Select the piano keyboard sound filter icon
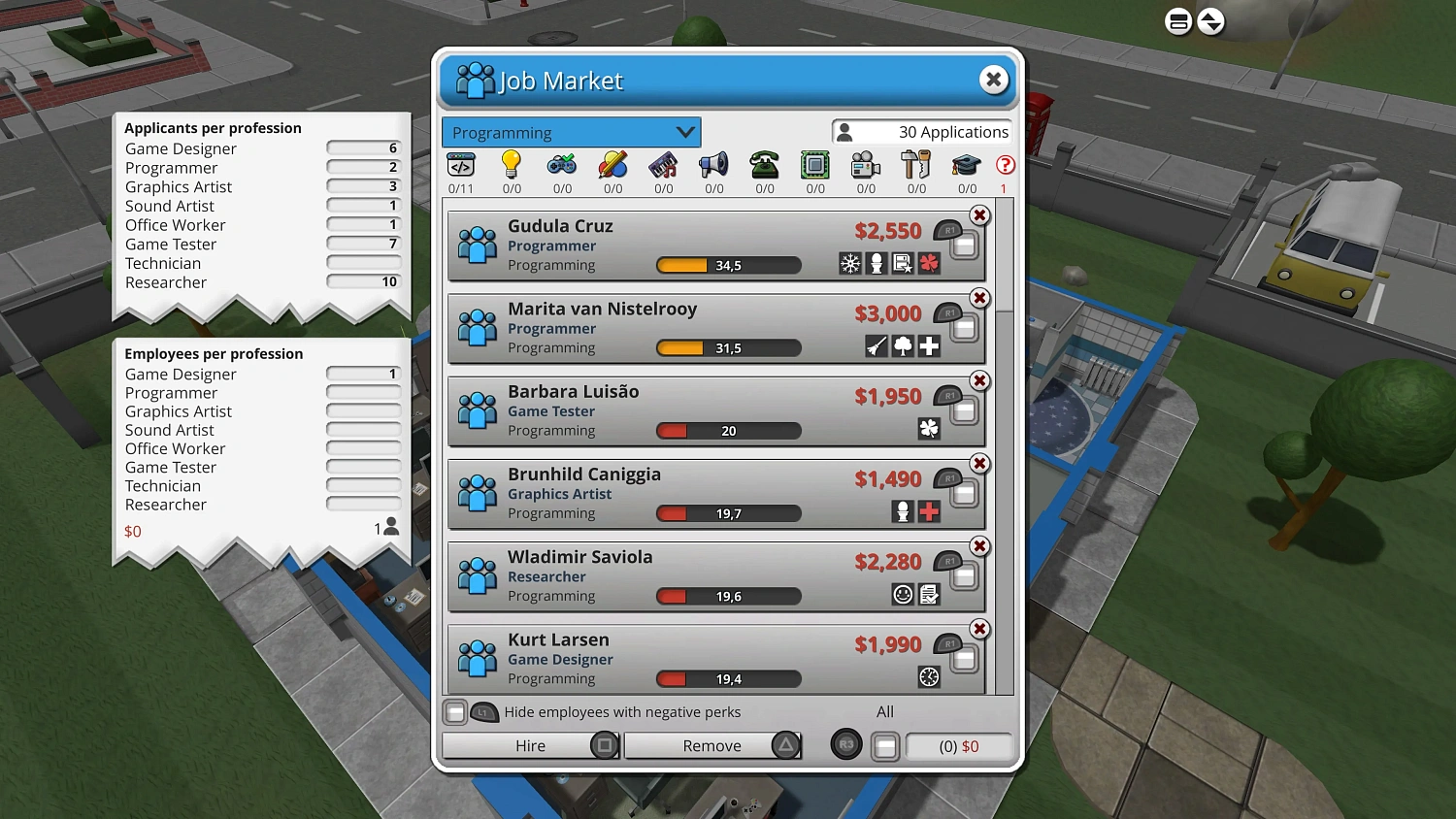 (663, 165)
